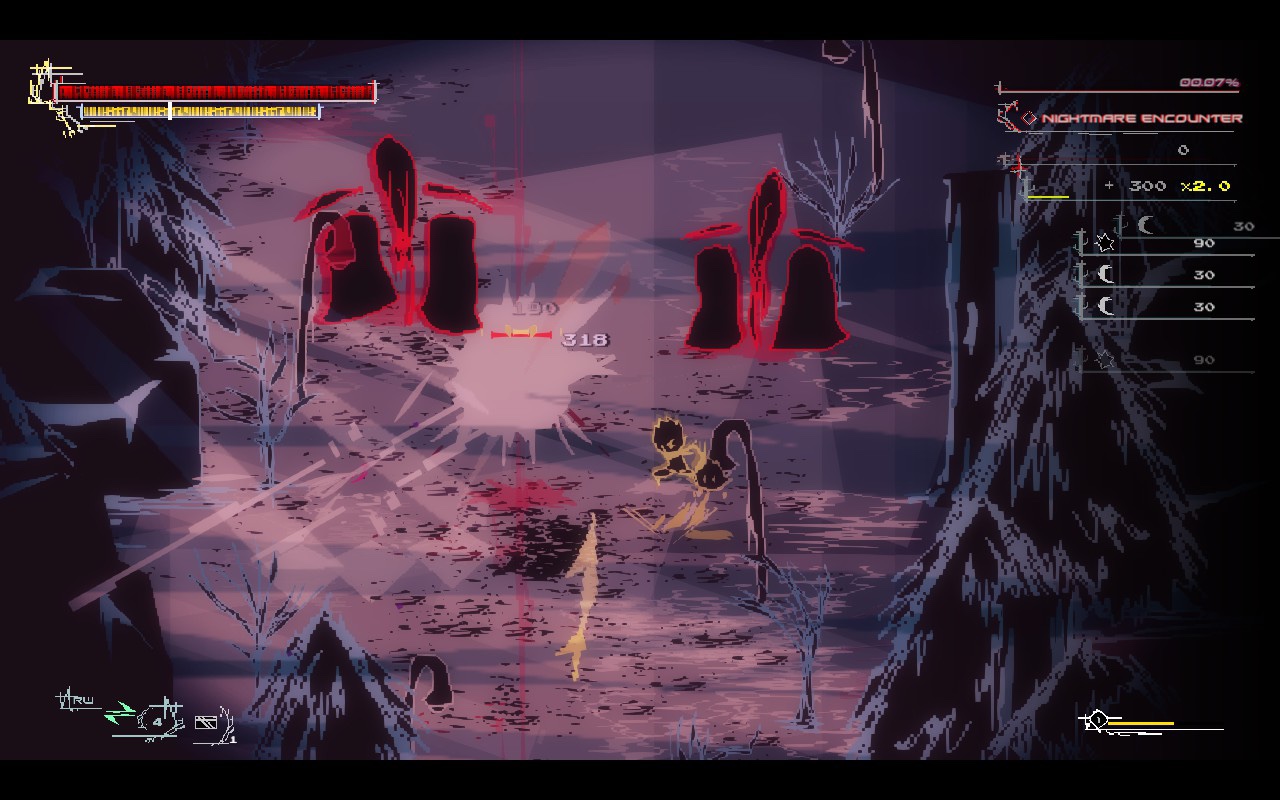Select the consumable item icon marked 1
This screenshot has width=1280, height=800.
pos(206,722)
